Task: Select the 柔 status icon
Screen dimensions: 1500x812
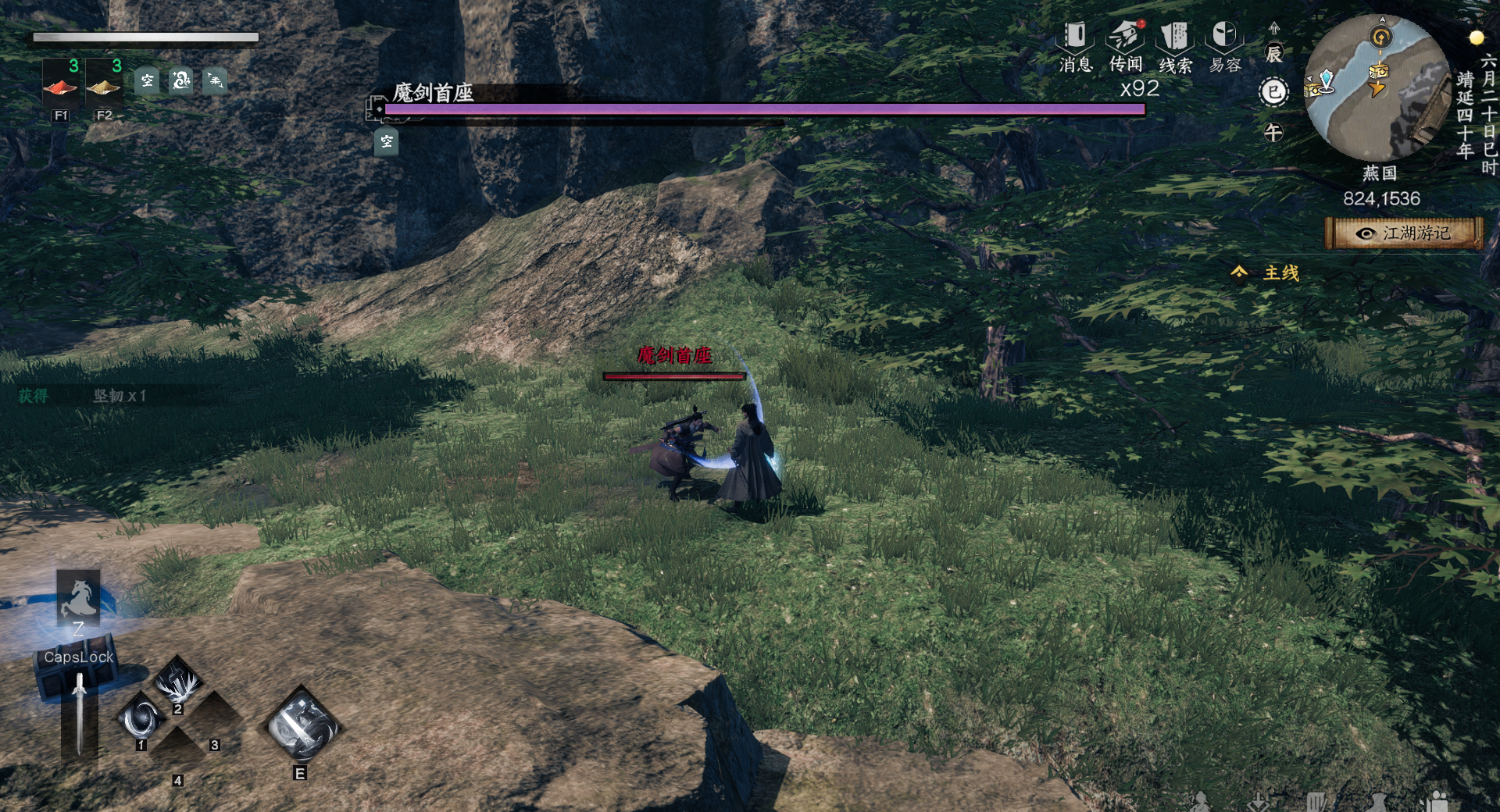Action: pos(215,80)
